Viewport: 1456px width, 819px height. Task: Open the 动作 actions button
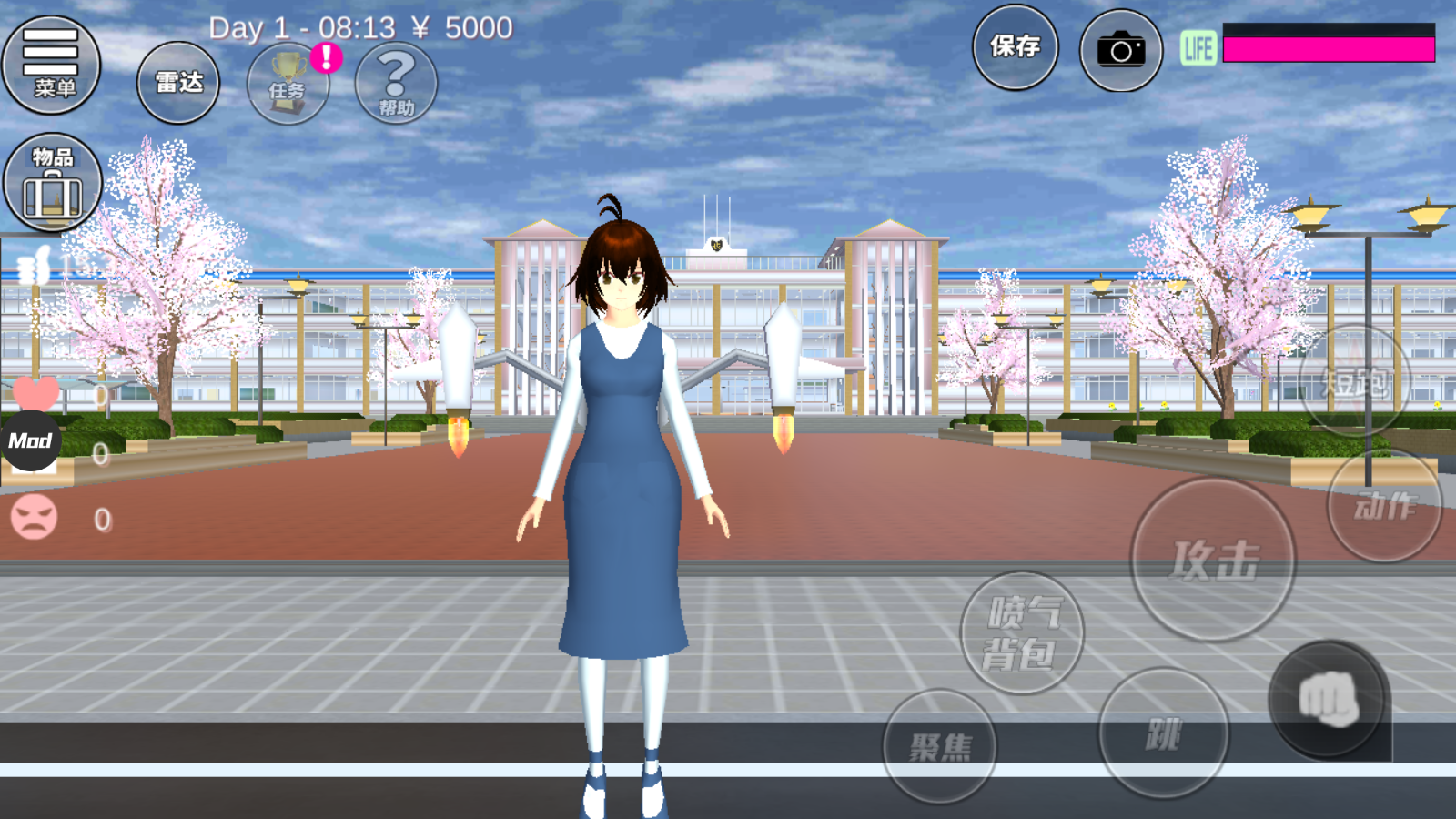[x=1384, y=505]
